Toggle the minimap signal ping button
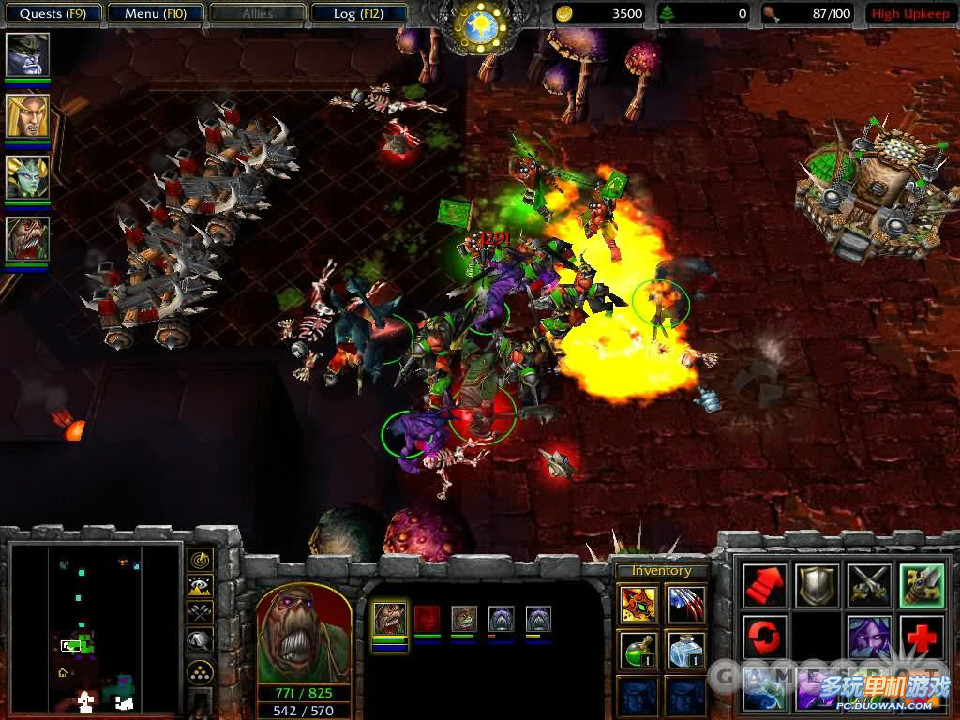Screen dimensions: 960x720 pos(200,561)
